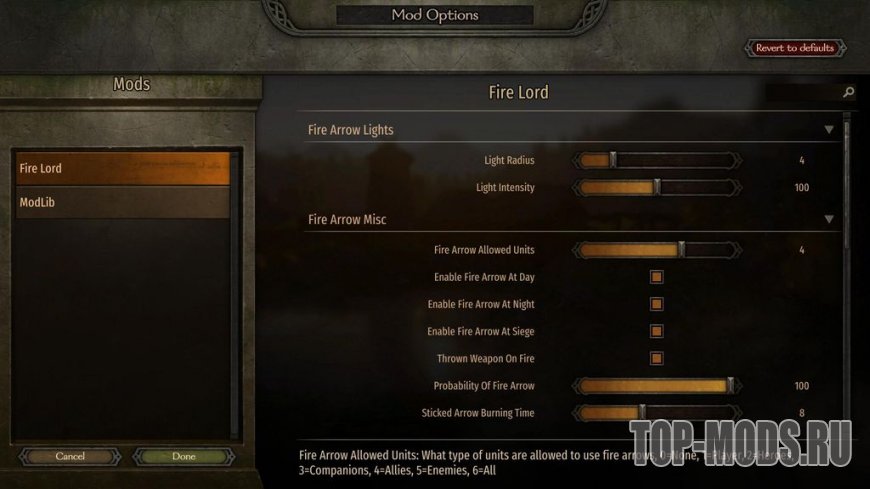Toggle Enable Fire Arrow At Siege

click(x=657, y=331)
